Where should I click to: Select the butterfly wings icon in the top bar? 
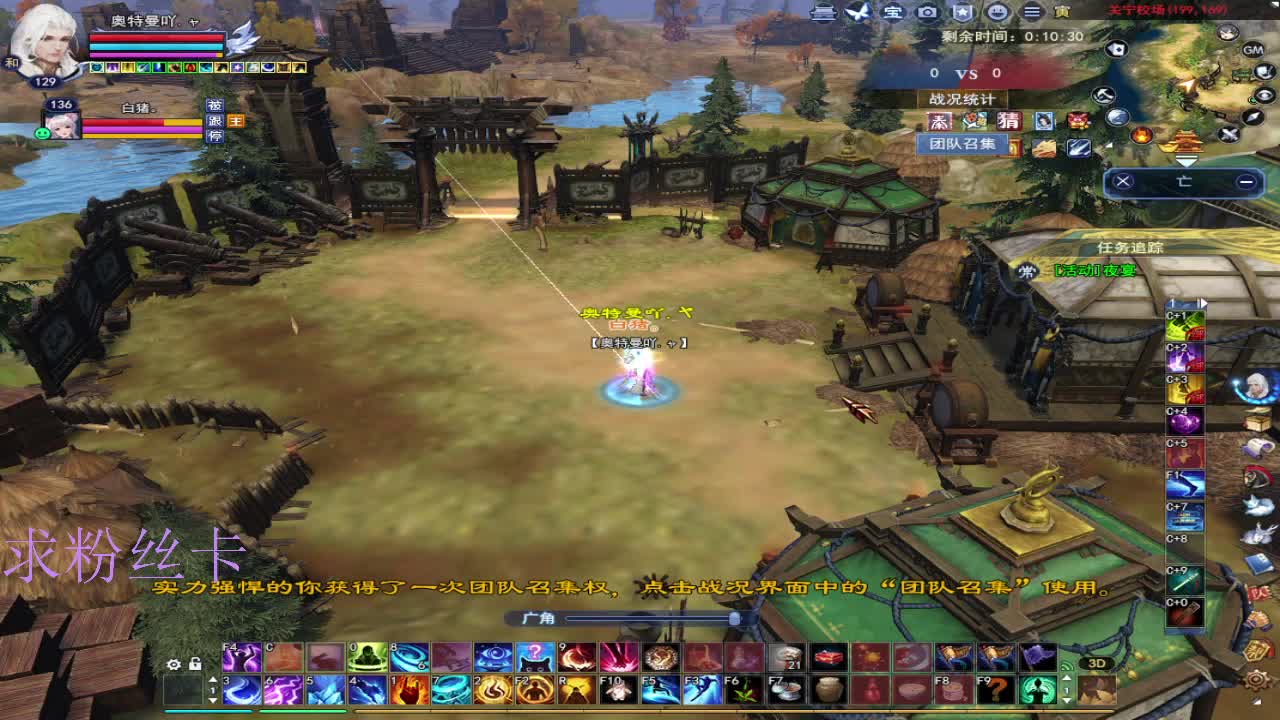[858, 13]
